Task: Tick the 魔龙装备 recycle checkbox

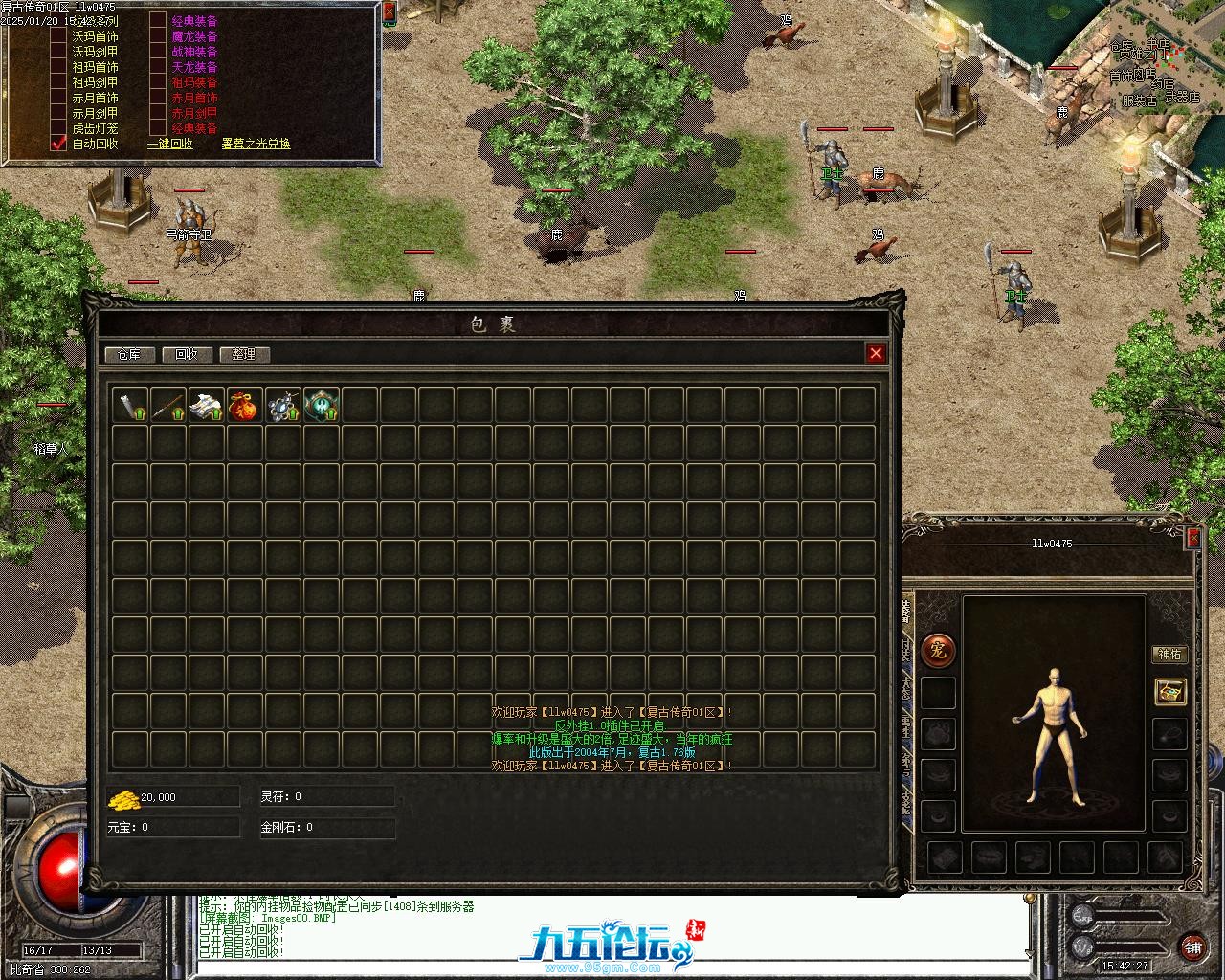Action: [158, 36]
